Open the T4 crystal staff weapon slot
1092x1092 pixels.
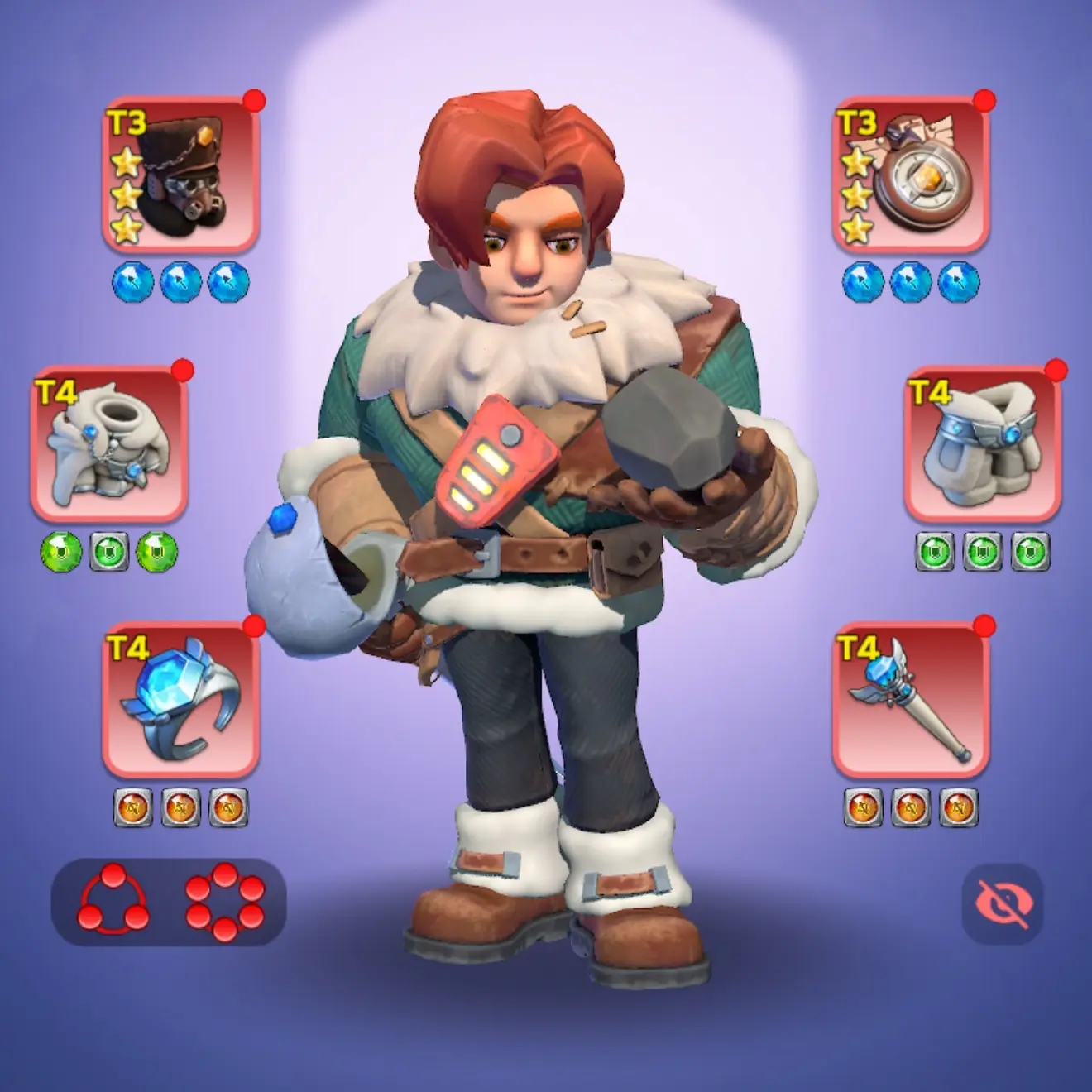[910, 699]
